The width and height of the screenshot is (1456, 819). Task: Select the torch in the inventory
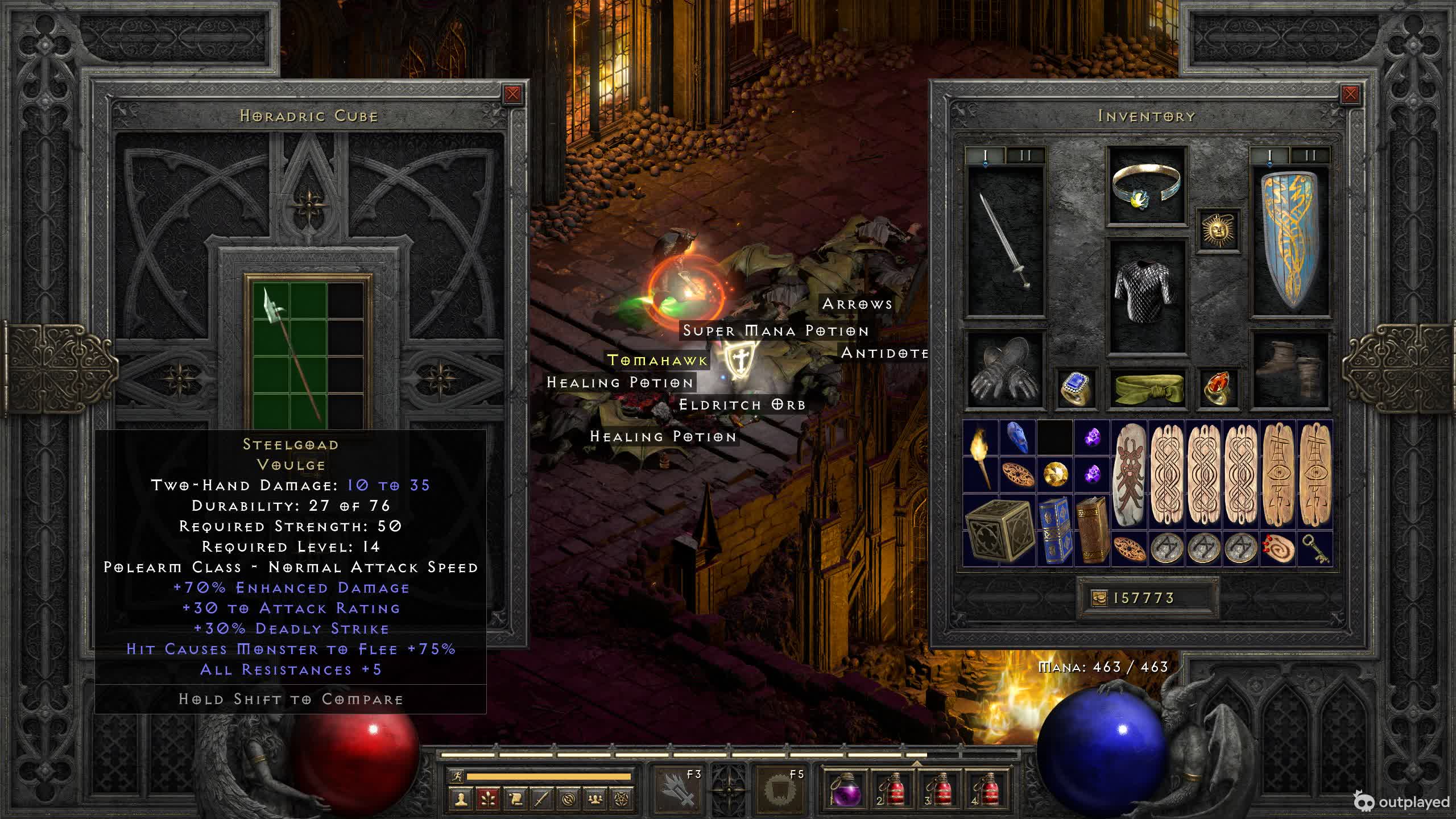tap(981, 456)
